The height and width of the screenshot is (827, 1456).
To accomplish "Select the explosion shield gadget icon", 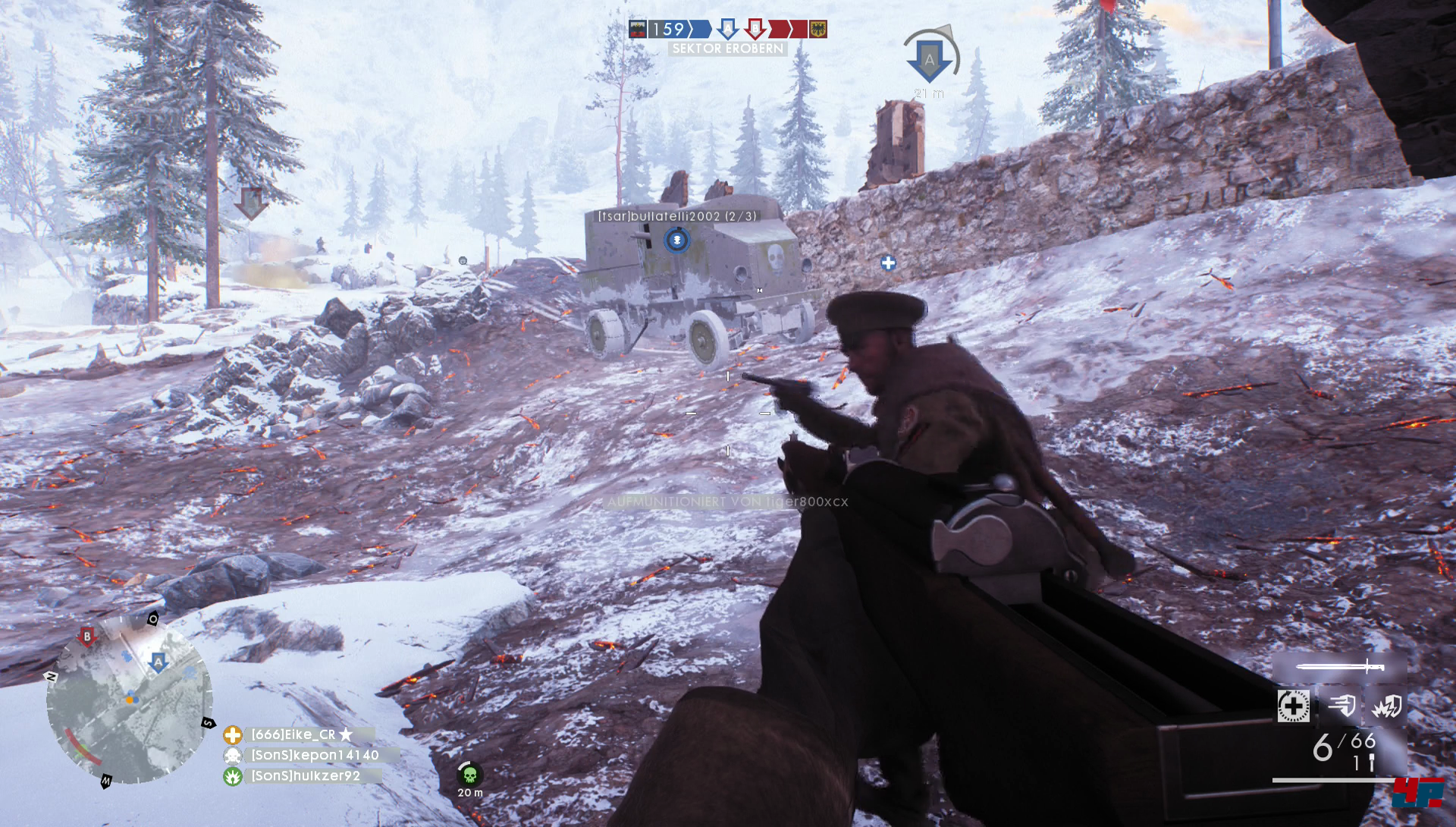I will coord(1387,706).
